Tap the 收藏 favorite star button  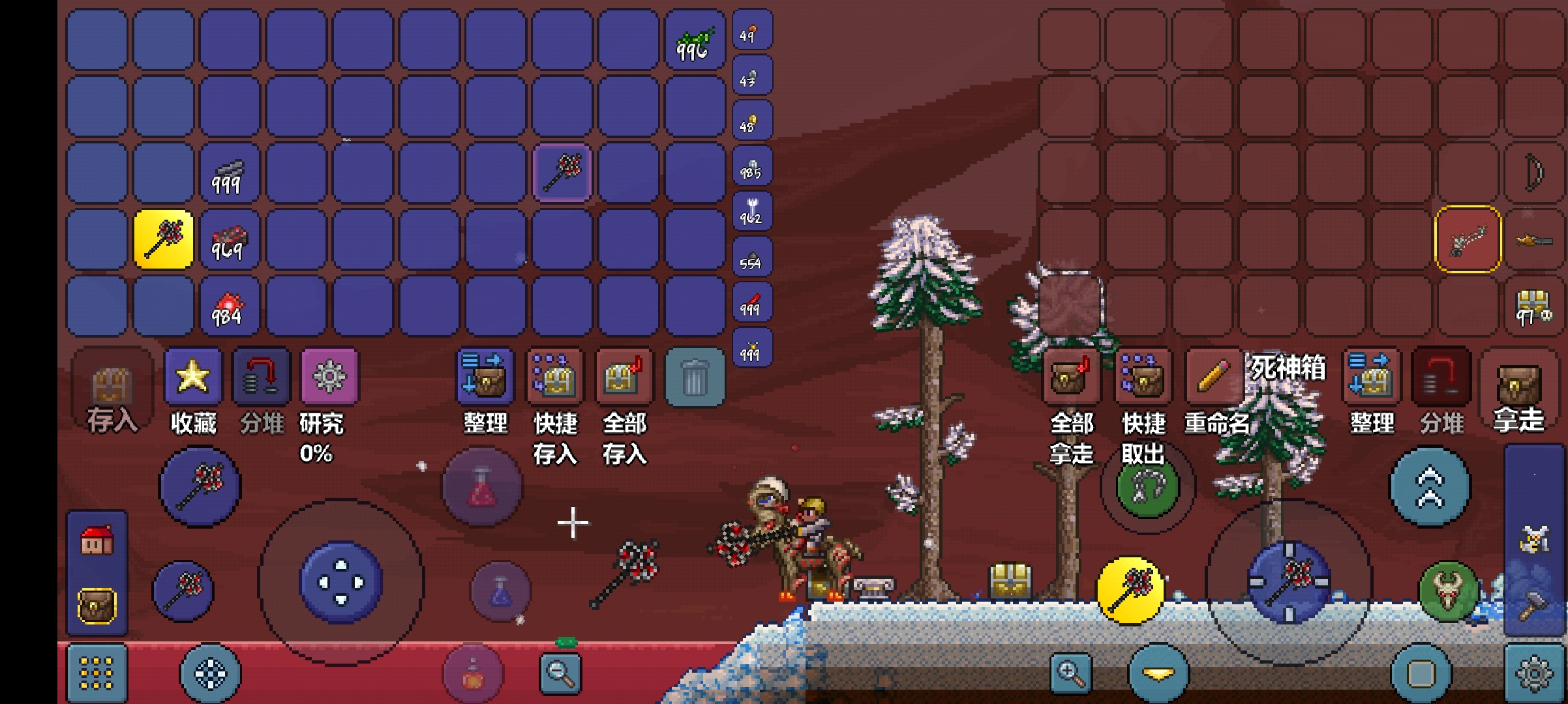[x=193, y=377]
